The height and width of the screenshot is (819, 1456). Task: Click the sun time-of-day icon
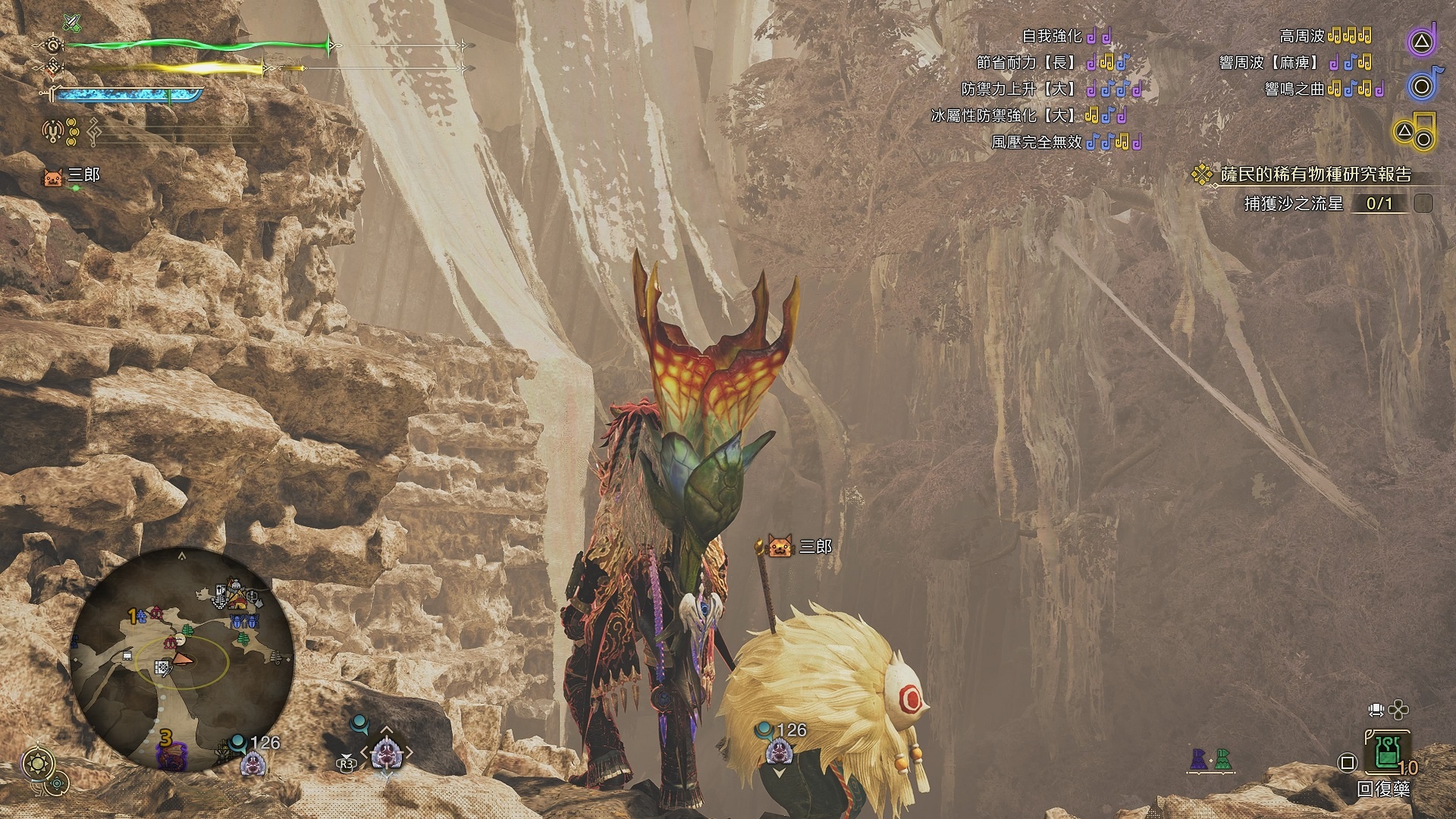(37, 764)
